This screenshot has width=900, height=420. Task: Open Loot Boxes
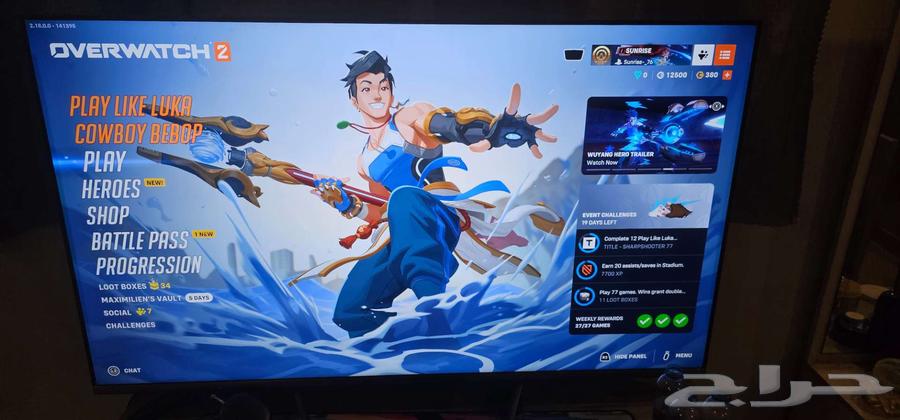coord(122,286)
